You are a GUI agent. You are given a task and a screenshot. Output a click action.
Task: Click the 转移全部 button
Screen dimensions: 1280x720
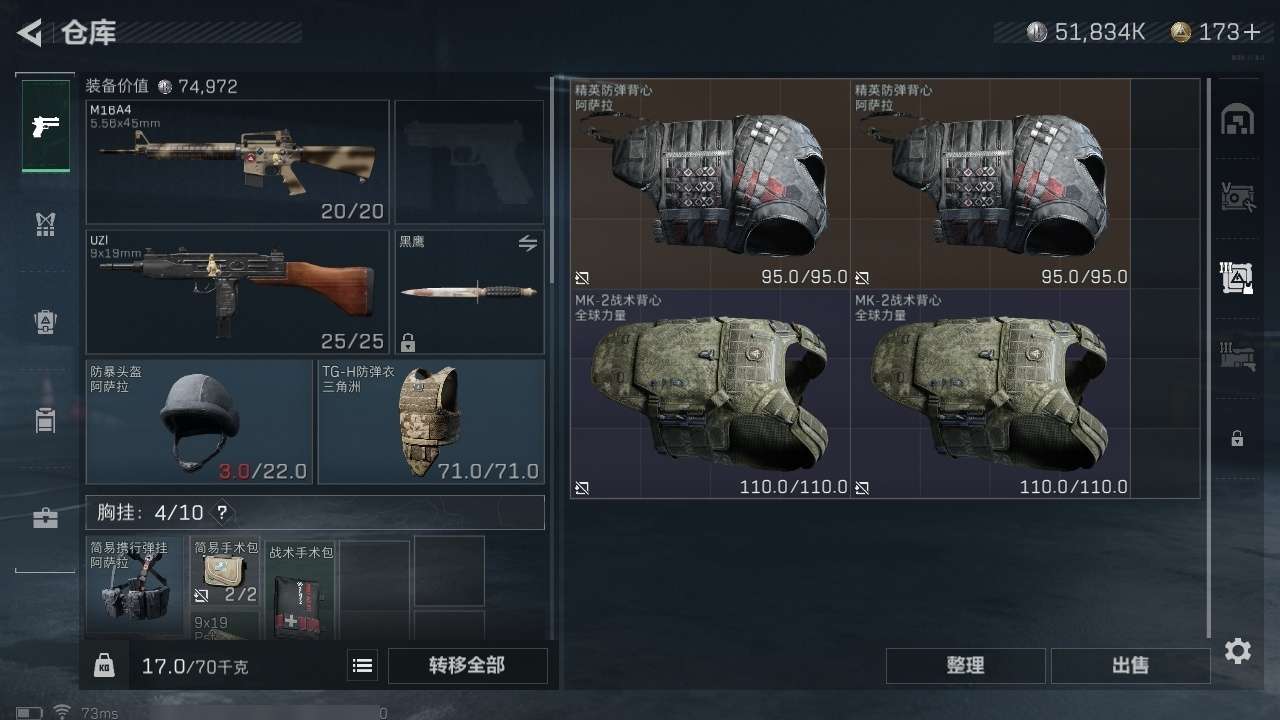467,666
